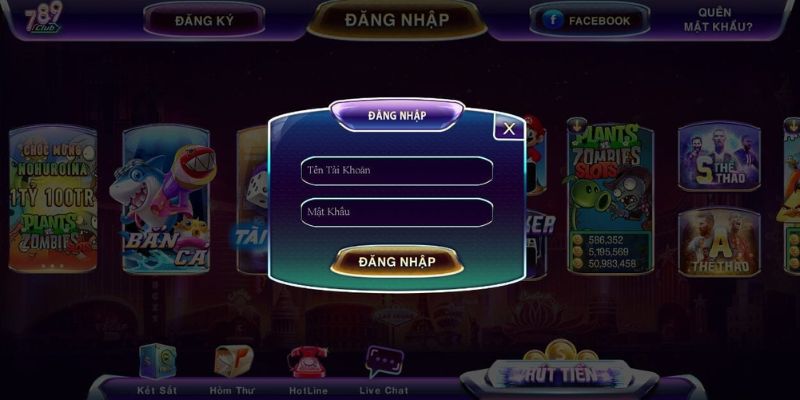Close the login dialog with X
The height and width of the screenshot is (400, 800).
pyautogui.click(x=509, y=128)
